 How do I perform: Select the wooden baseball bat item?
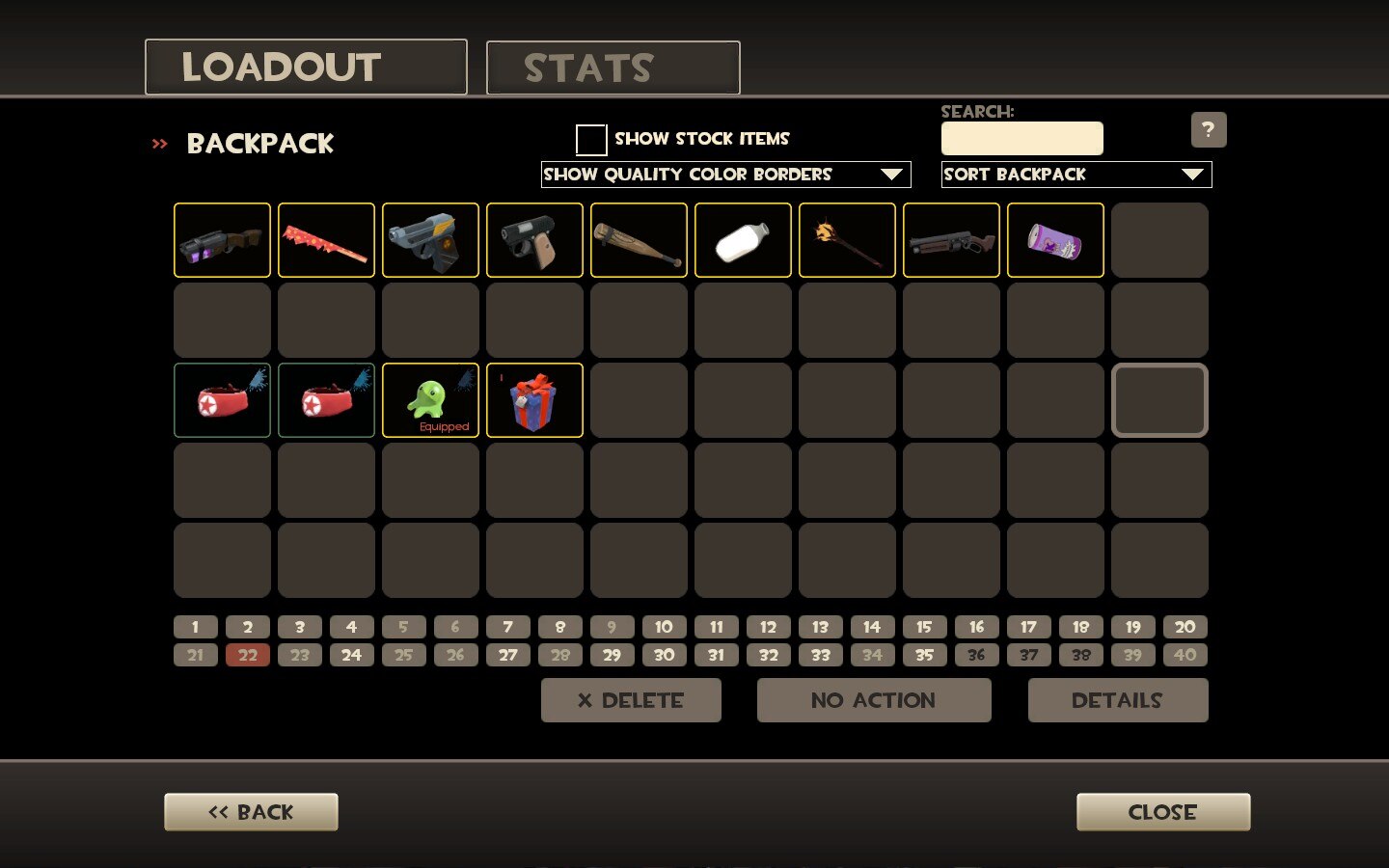(639, 240)
